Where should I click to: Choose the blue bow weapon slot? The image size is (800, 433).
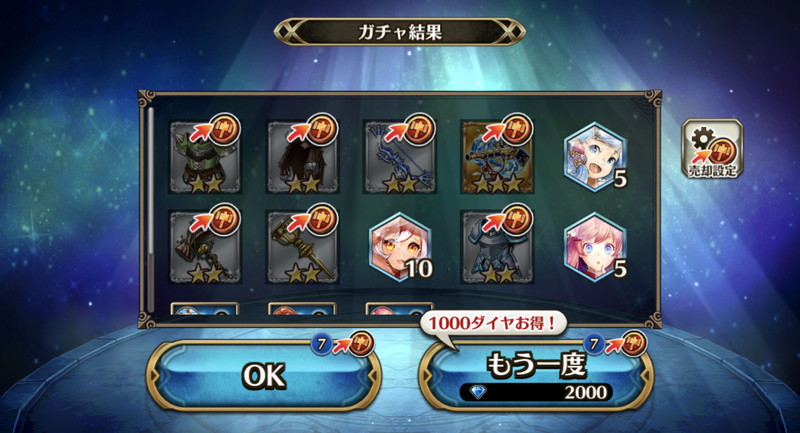point(396,157)
